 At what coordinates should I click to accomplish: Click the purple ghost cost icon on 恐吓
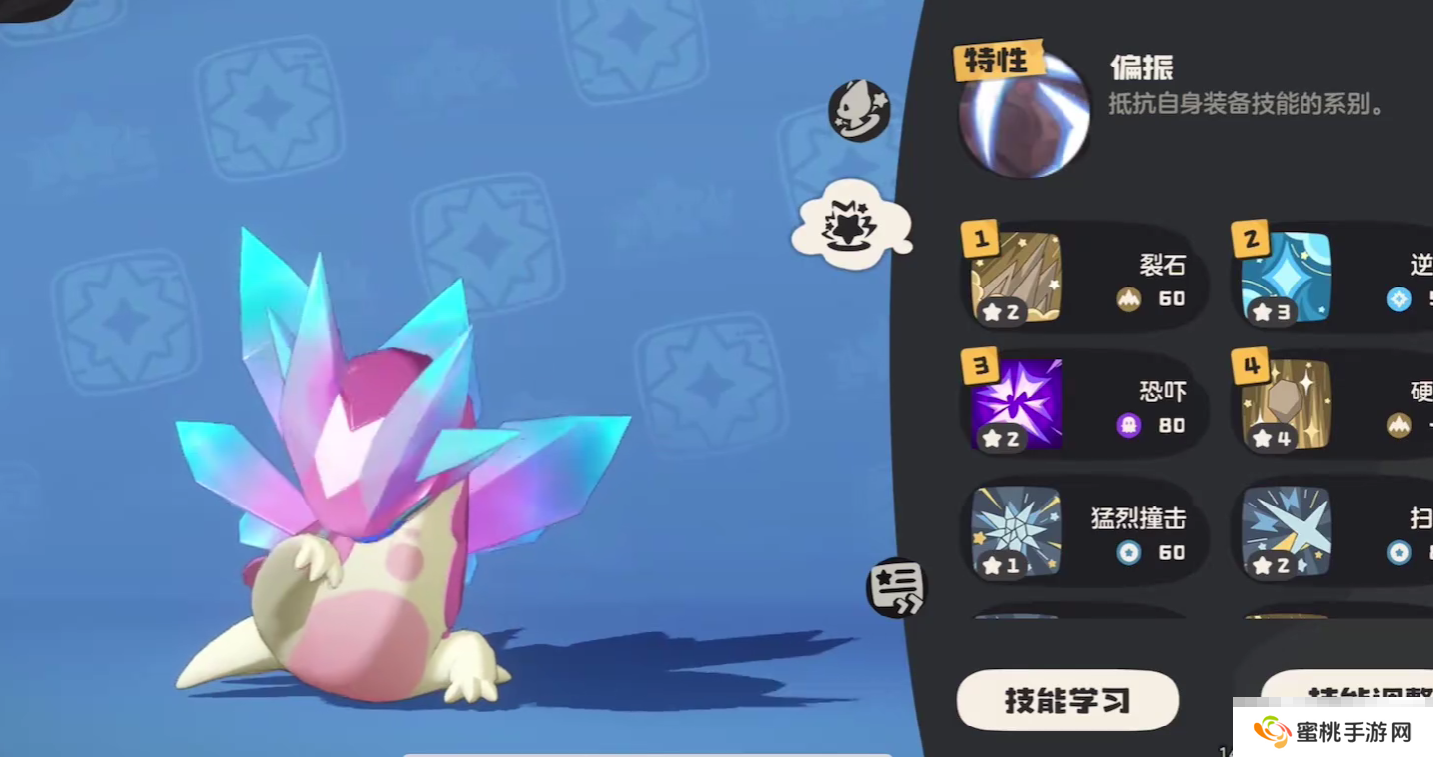(x=1130, y=425)
